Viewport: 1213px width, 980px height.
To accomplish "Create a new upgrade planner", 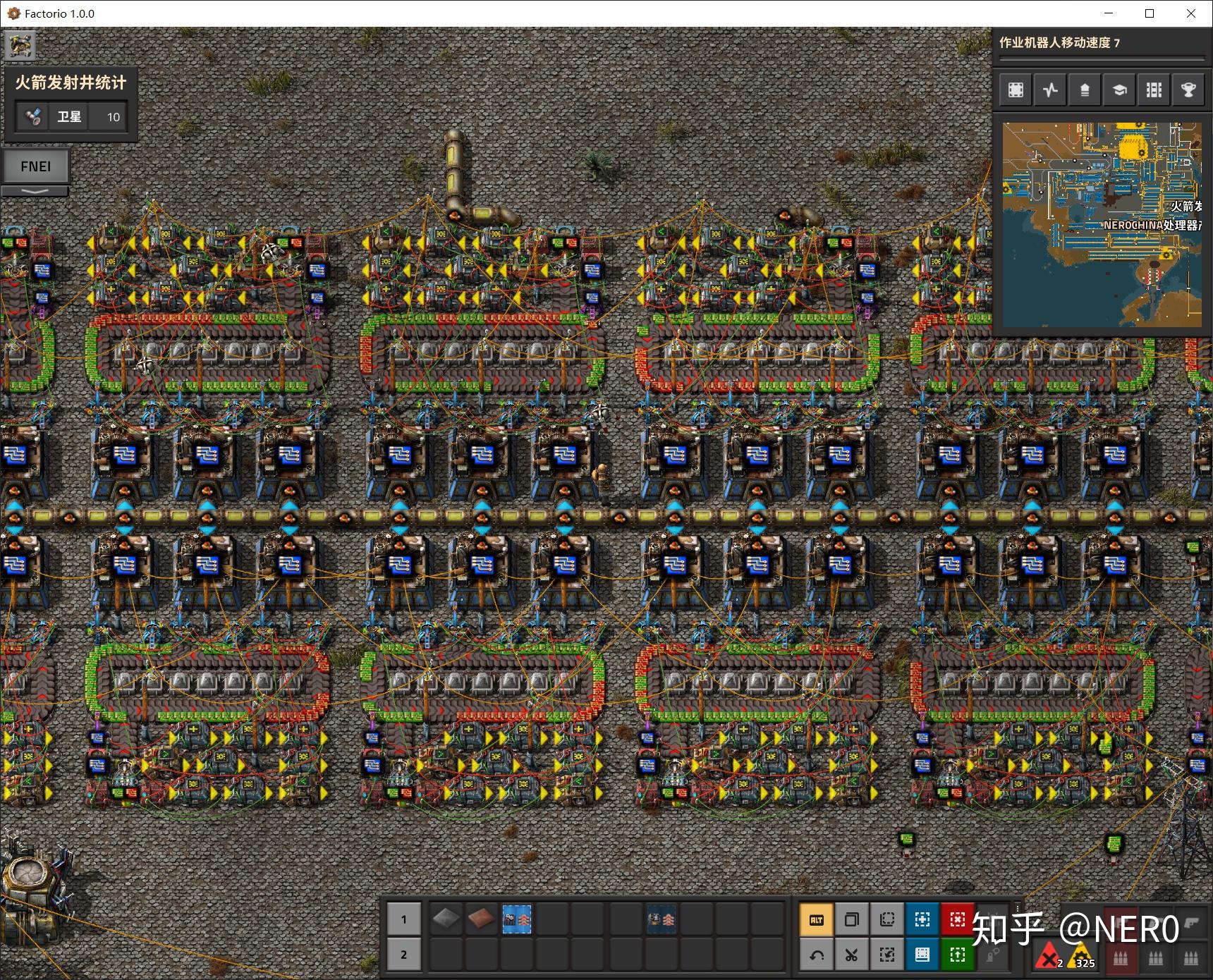I will click(x=957, y=955).
